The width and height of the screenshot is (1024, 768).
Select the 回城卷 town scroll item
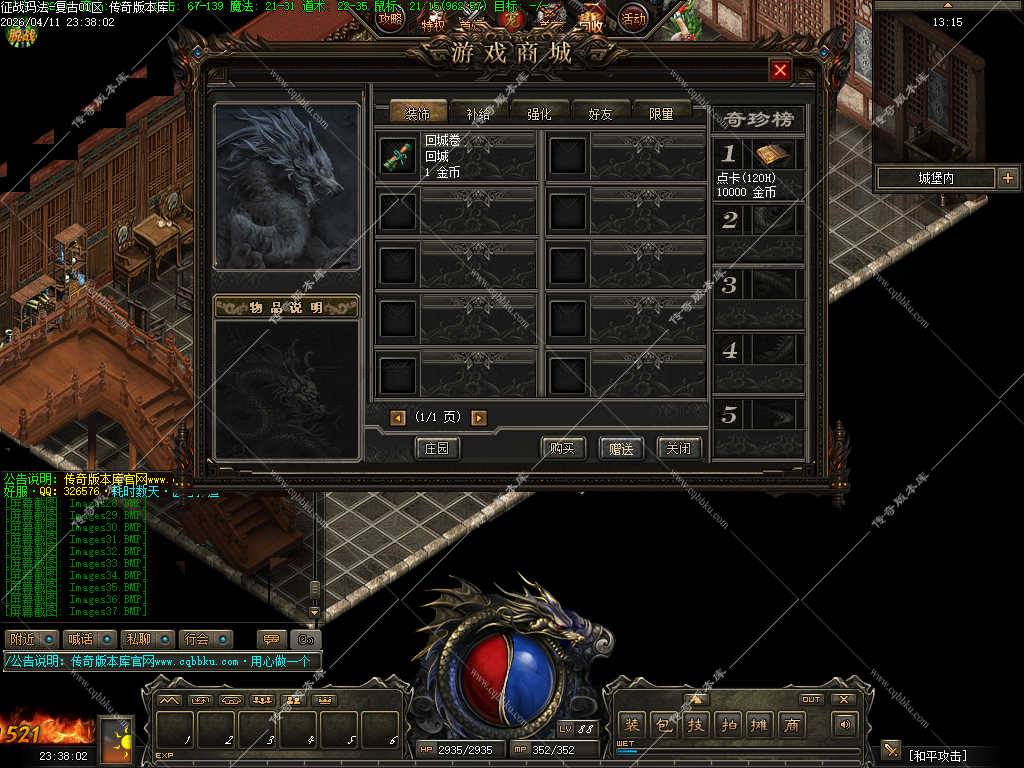click(397, 156)
